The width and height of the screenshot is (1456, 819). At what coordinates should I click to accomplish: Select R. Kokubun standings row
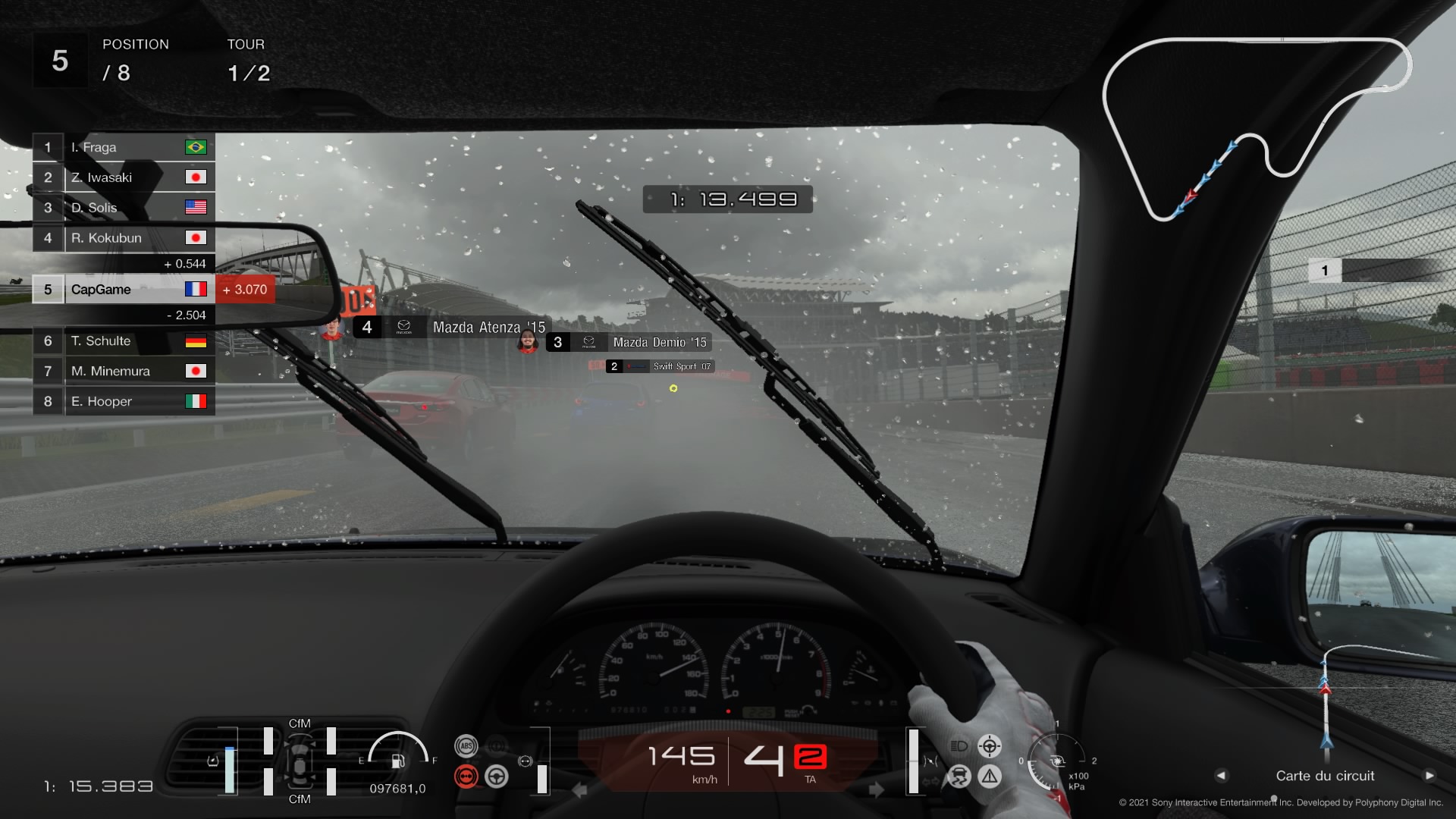124,238
